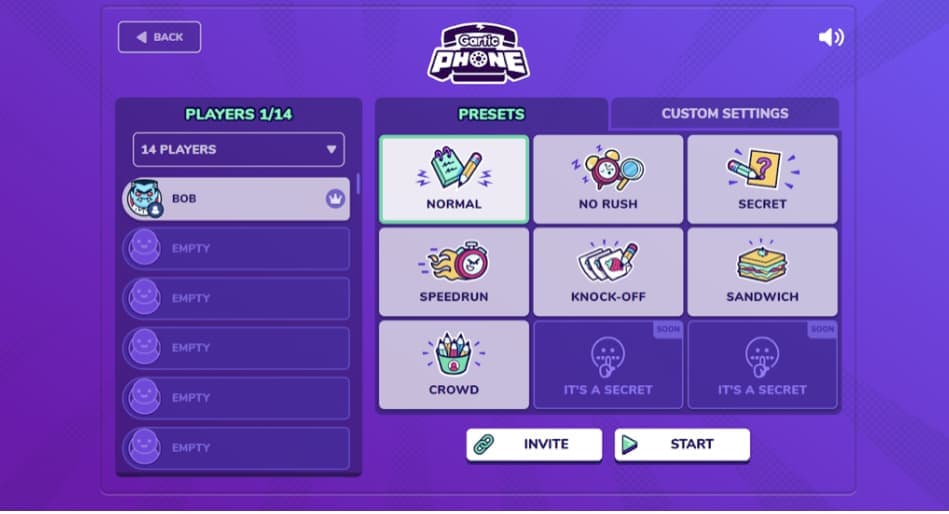Select the No Rush preset
The height and width of the screenshot is (514, 949).
pyautogui.click(x=608, y=180)
